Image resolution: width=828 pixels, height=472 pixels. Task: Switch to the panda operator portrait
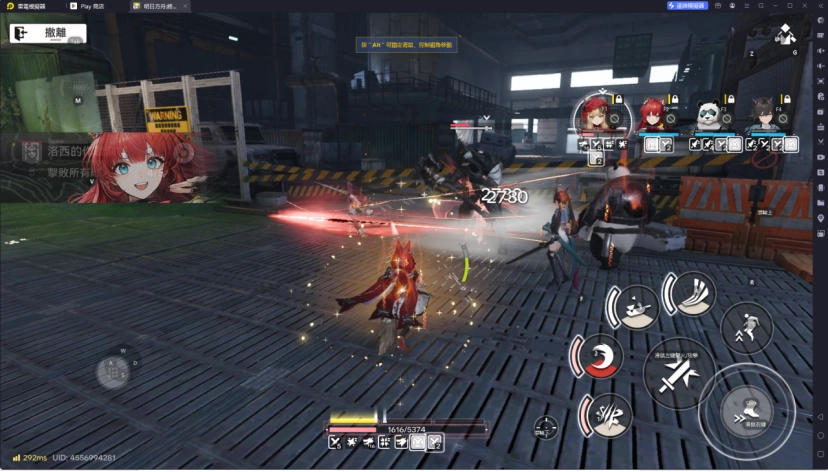tap(708, 116)
